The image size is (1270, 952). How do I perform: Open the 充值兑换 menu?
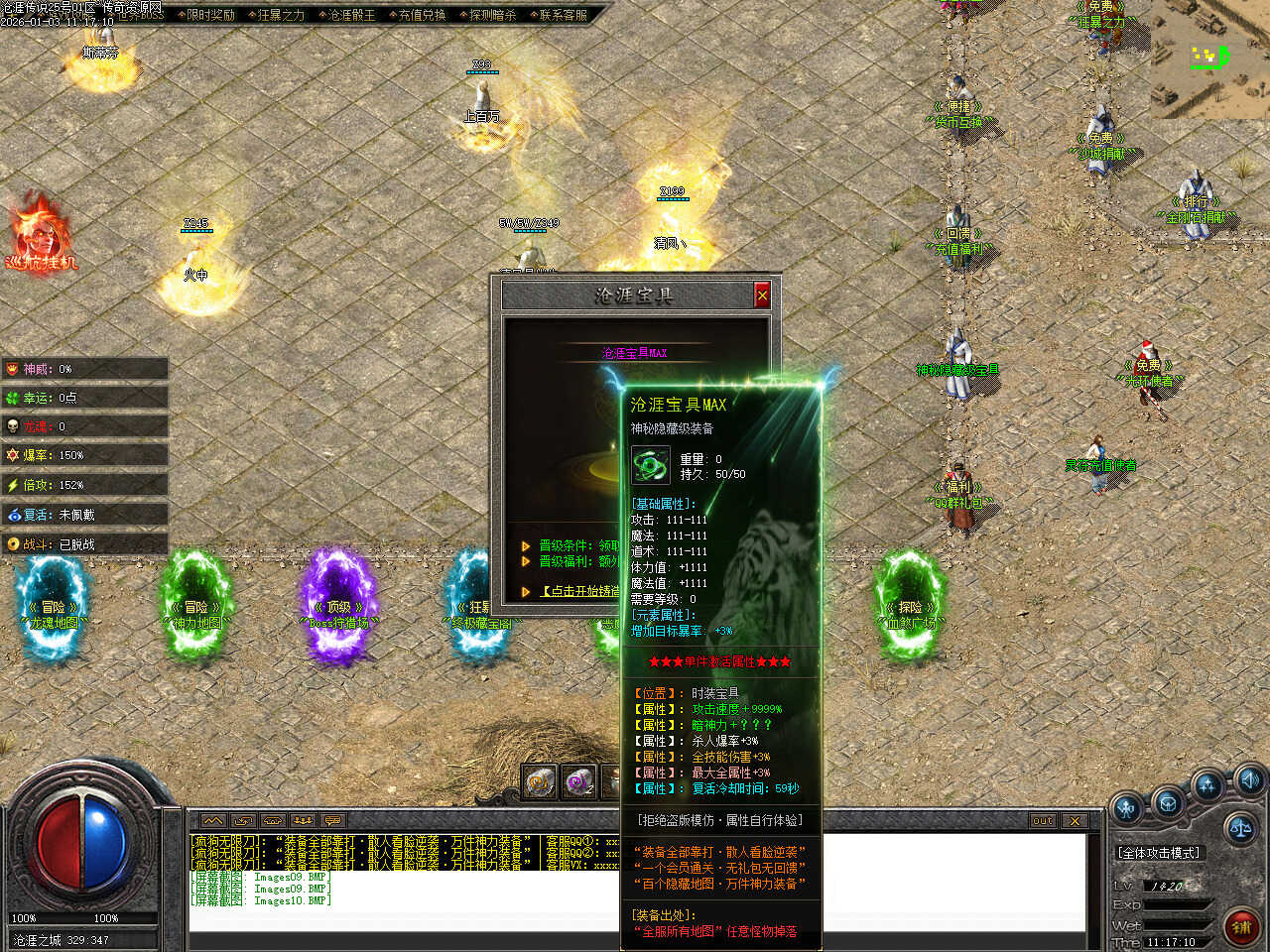[x=420, y=15]
